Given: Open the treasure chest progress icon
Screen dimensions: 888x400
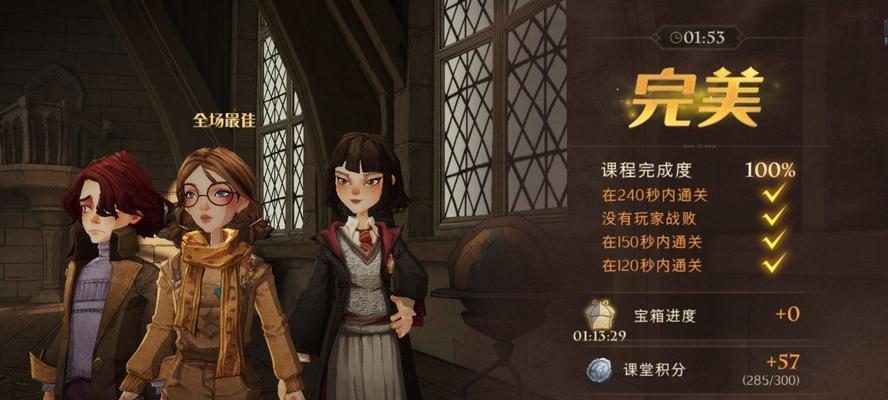Looking at the screenshot, I should click(x=600, y=313).
